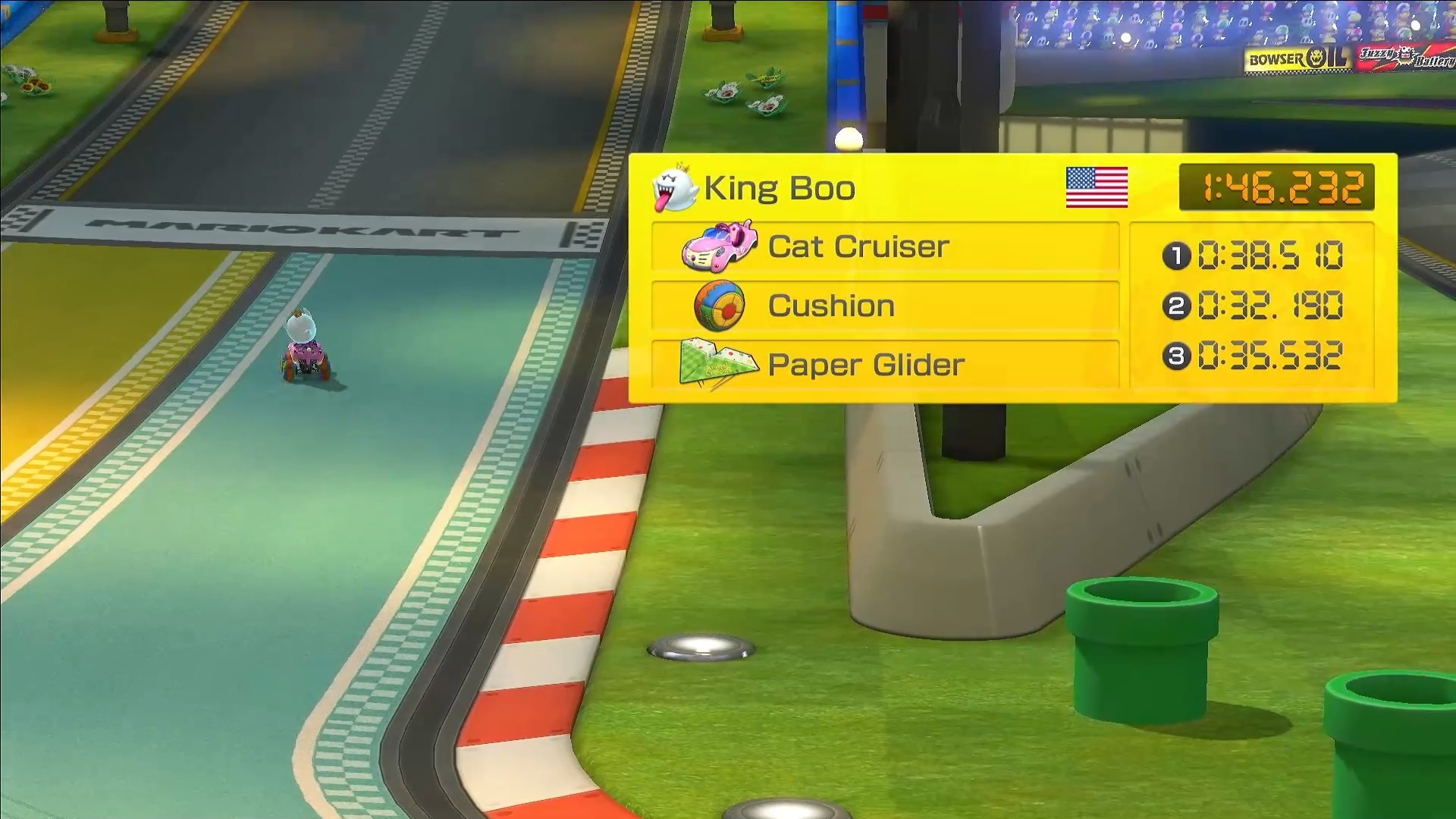The height and width of the screenshot is (819, 1456).
Task: Select the Cat Cruiser kart row
Action: pos(884,246)
